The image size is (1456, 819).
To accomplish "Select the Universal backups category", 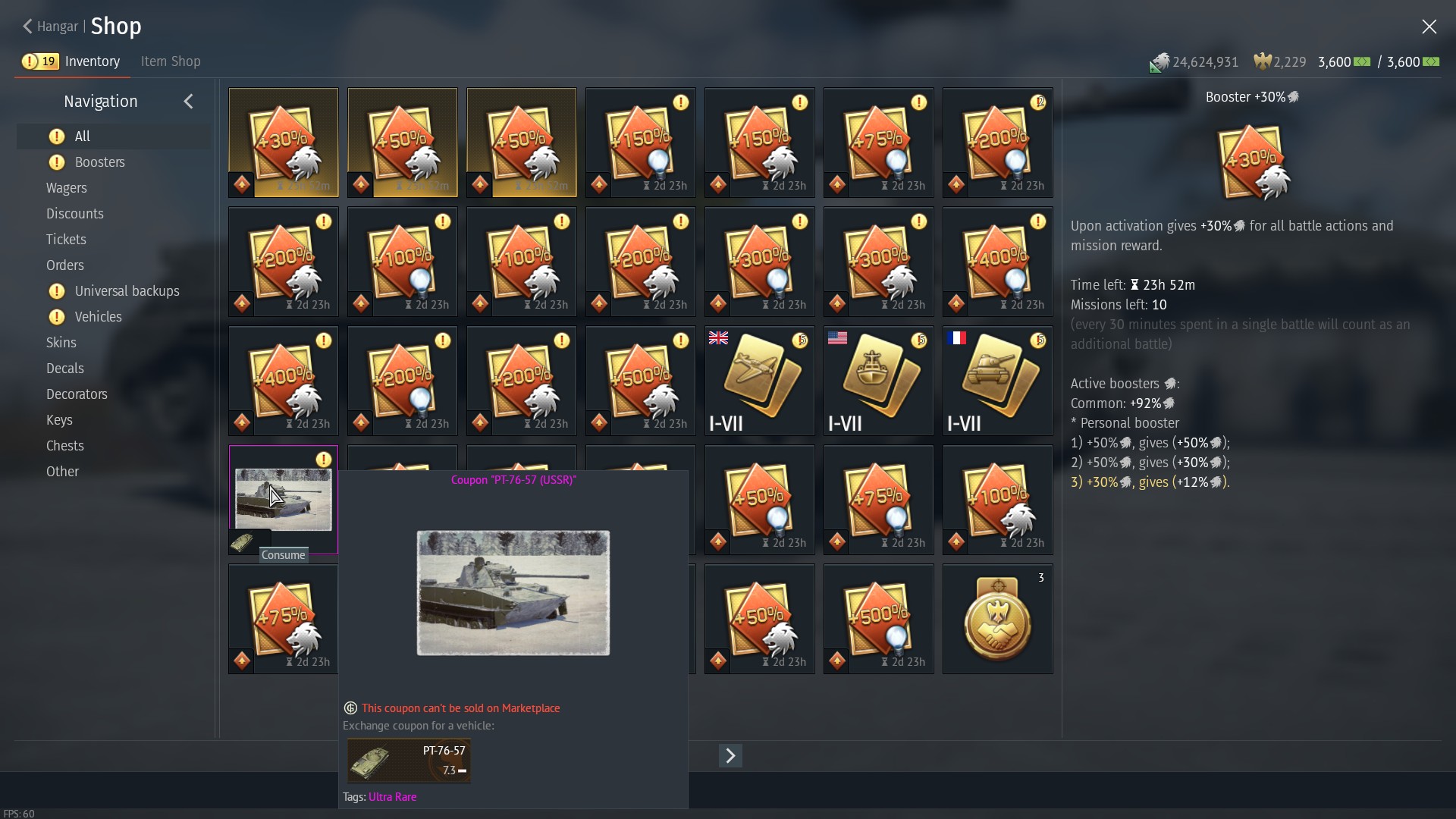I will point(126,290).
